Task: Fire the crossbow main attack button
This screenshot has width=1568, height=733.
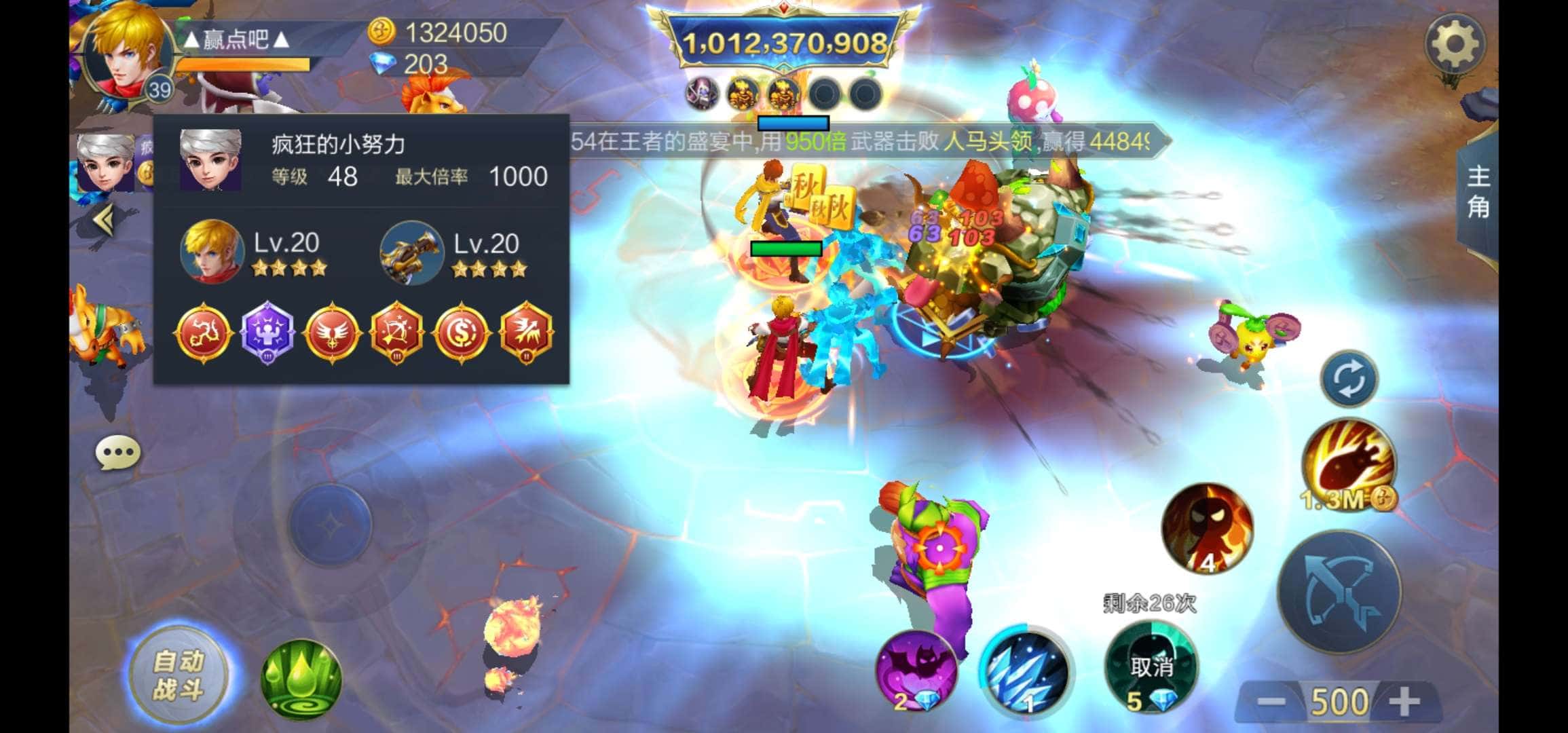Action: pyautogui.click(x=1339, y=593)
